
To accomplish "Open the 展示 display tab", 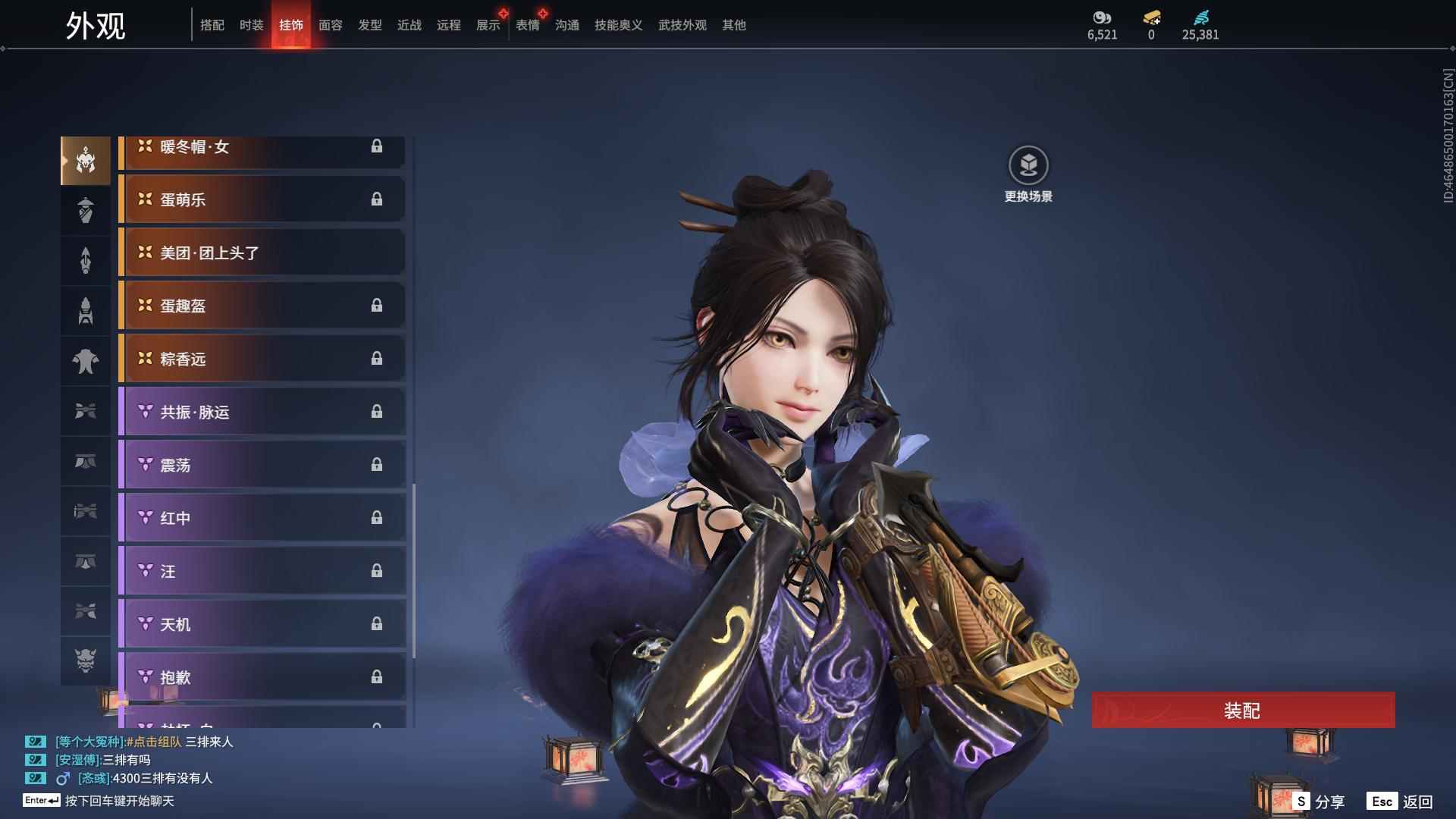I will tap(488, 25).
